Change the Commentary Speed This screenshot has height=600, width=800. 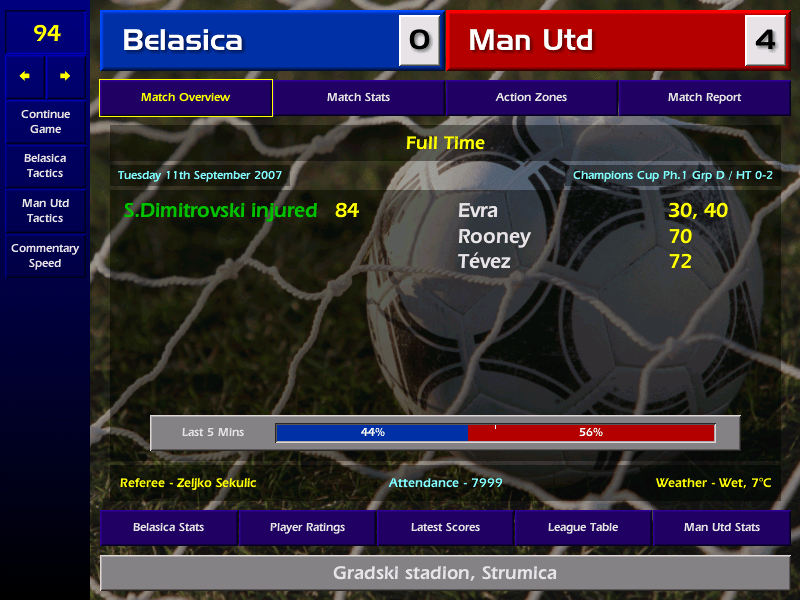[45, 256]
